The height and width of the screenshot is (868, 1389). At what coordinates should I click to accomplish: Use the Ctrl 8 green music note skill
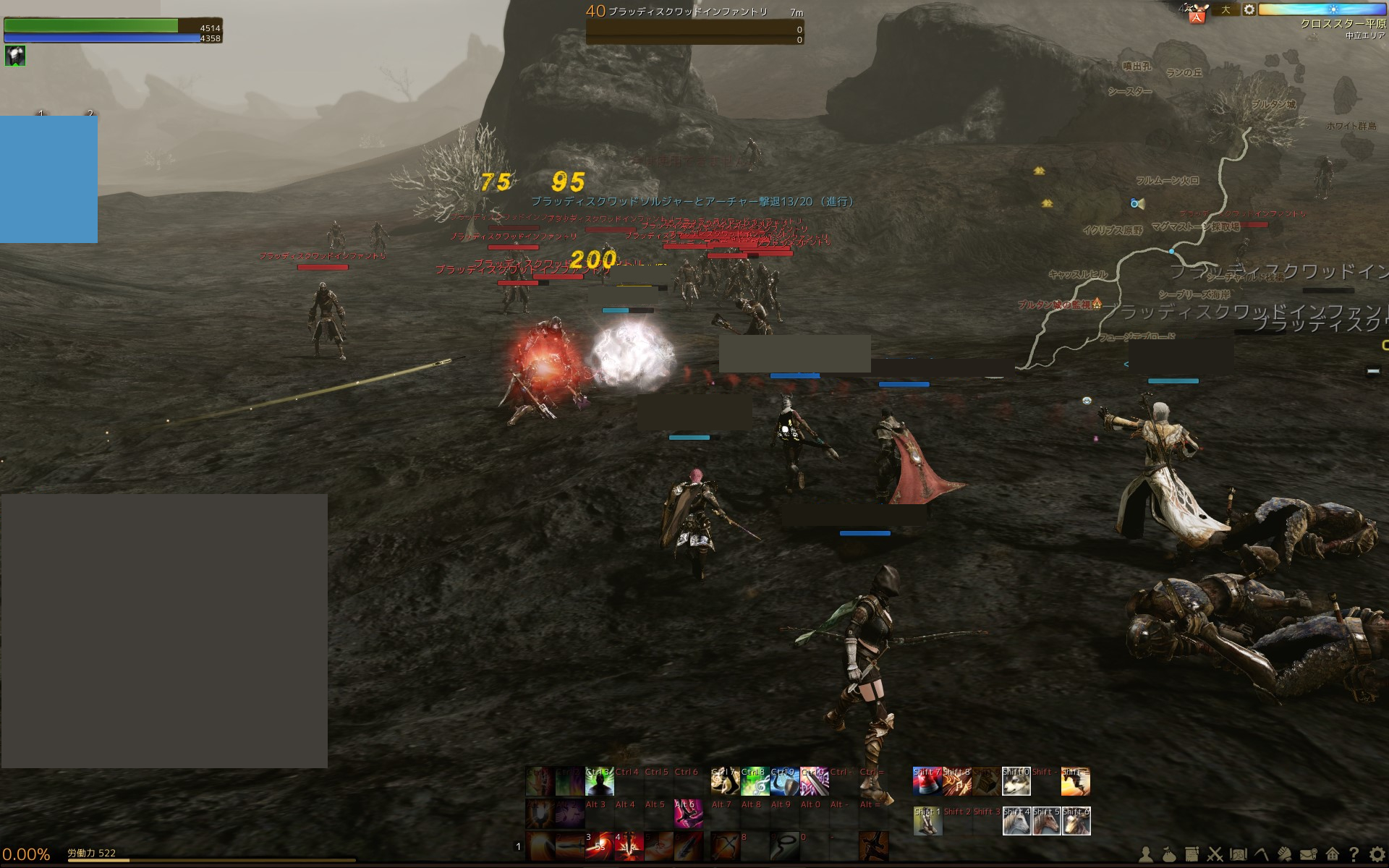754,782
